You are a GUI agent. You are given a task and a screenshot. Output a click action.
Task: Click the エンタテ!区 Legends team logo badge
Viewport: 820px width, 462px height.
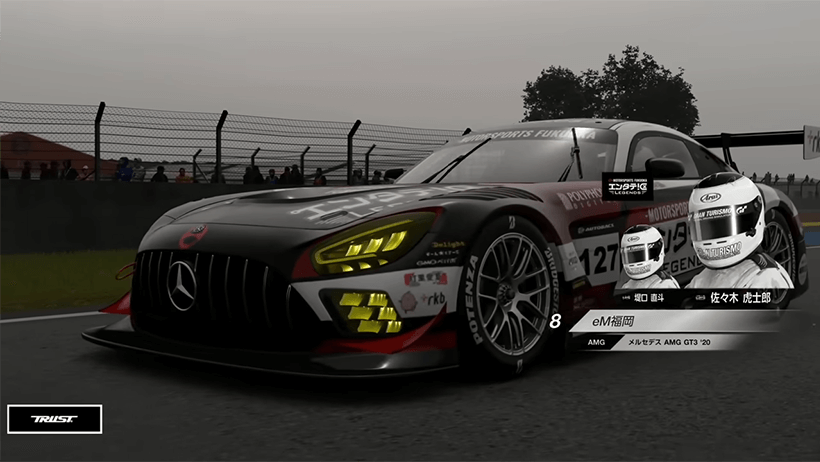(x=627, y=187)
